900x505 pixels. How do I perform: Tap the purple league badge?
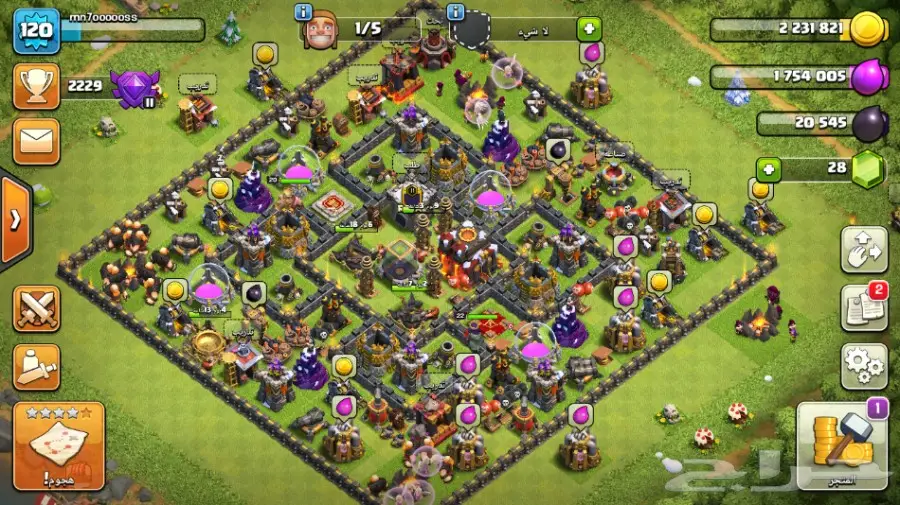pos(133,88)
